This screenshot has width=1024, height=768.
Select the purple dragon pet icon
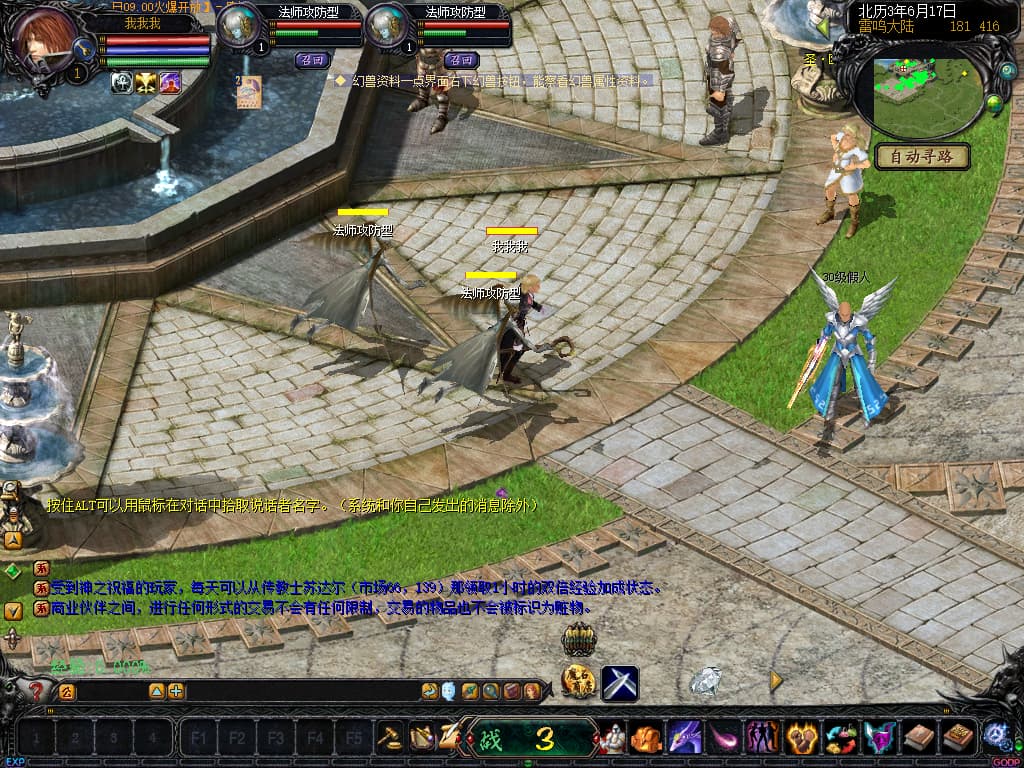685,739
